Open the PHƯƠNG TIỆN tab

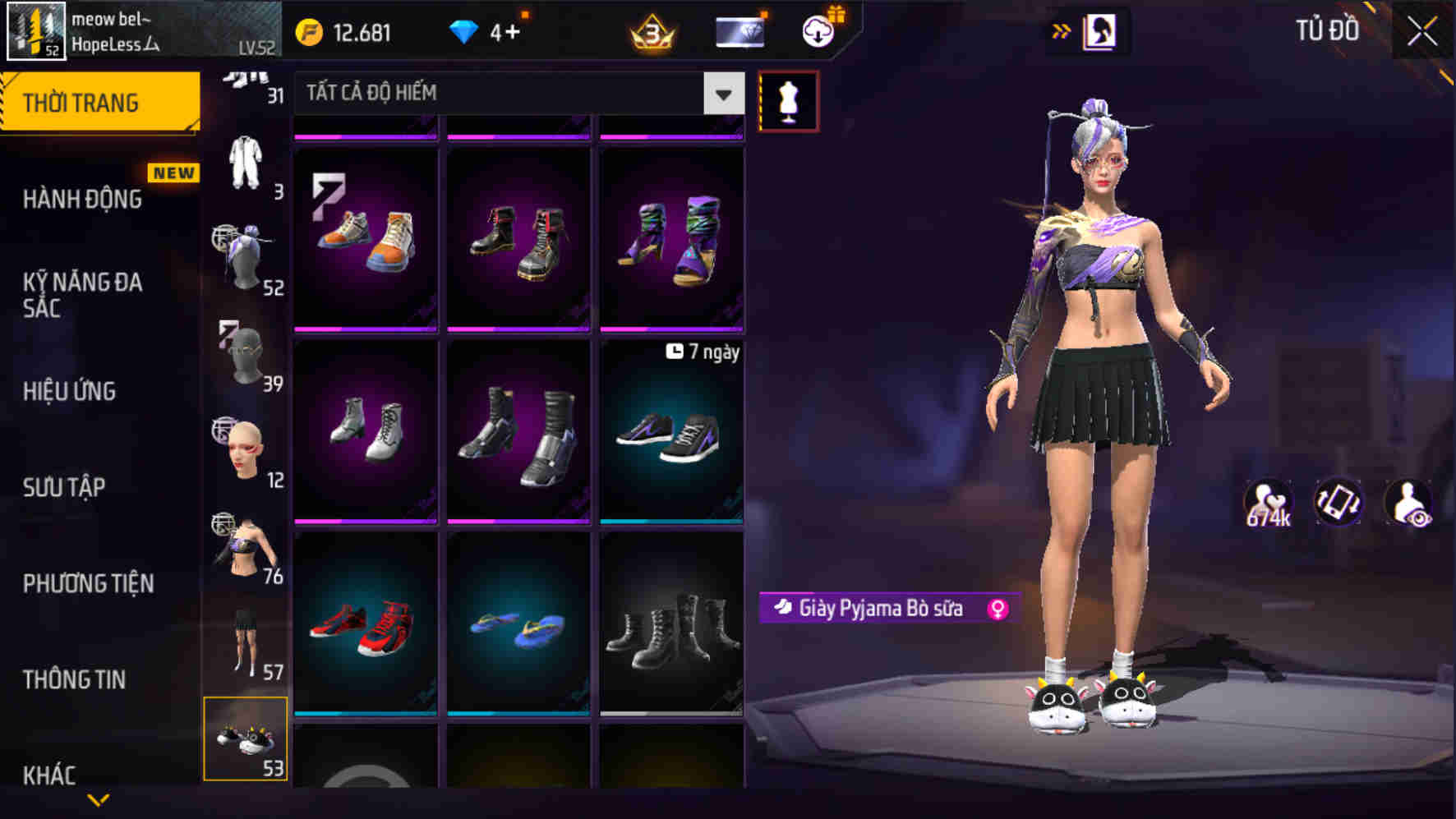pyautogui.click(x=87, y=583)
